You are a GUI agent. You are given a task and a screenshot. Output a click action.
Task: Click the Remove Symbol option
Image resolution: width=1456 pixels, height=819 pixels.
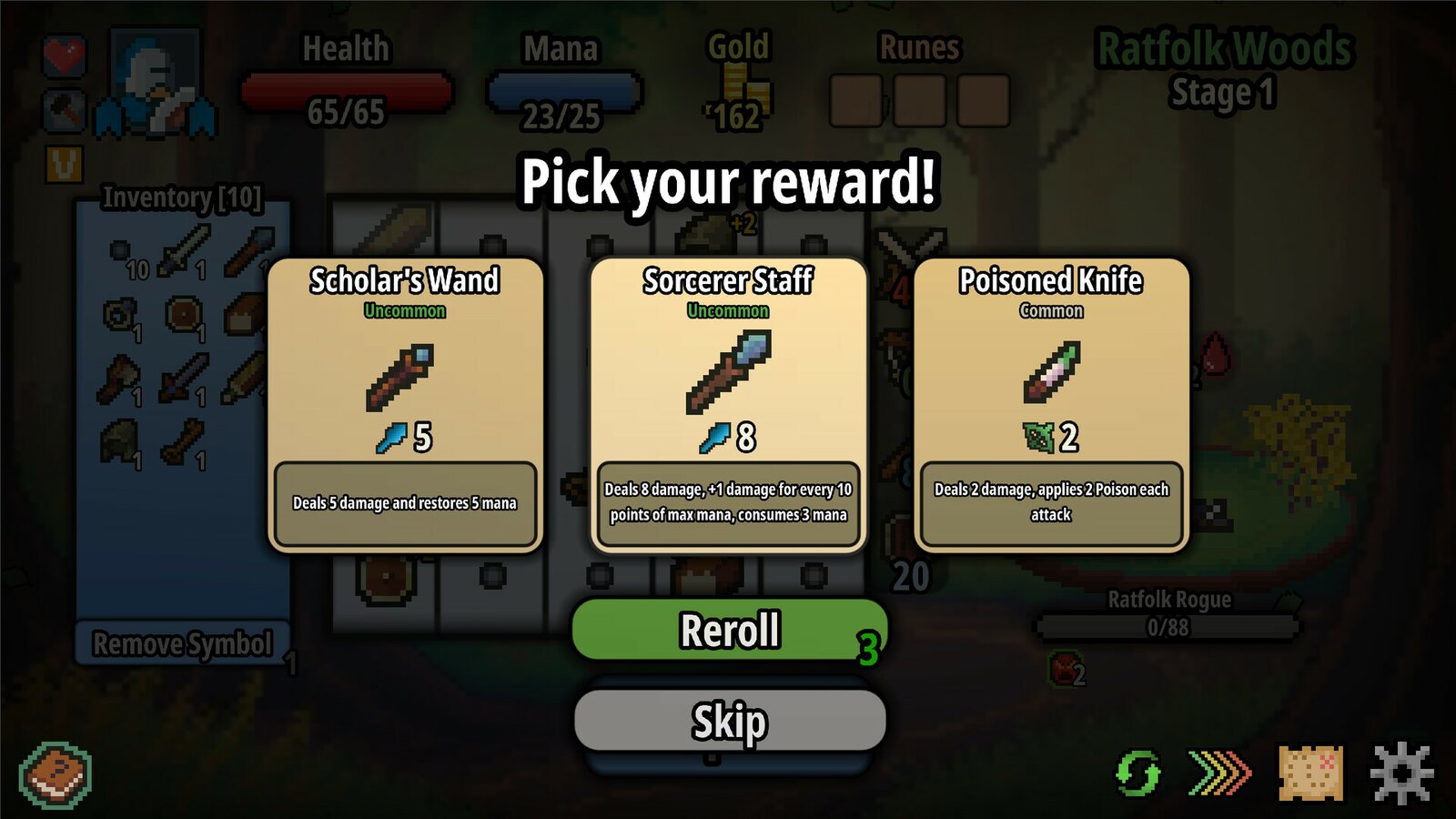coord(180,642)
